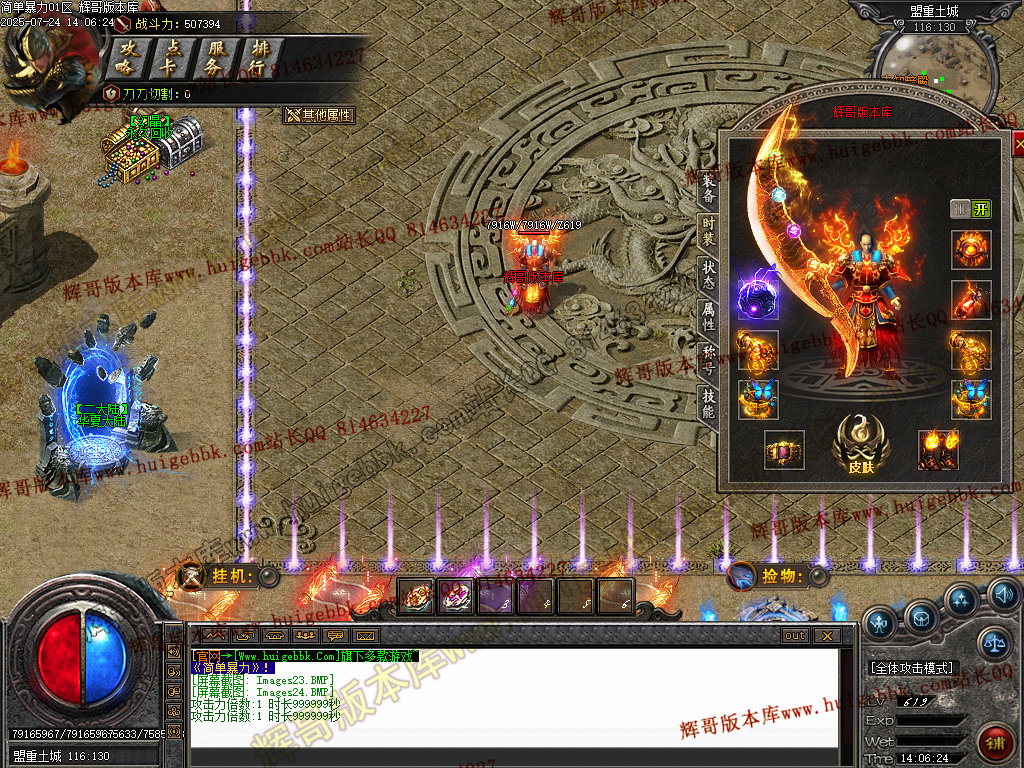
Task: Click the speaker sound button
Action: tap(1004, 596)
